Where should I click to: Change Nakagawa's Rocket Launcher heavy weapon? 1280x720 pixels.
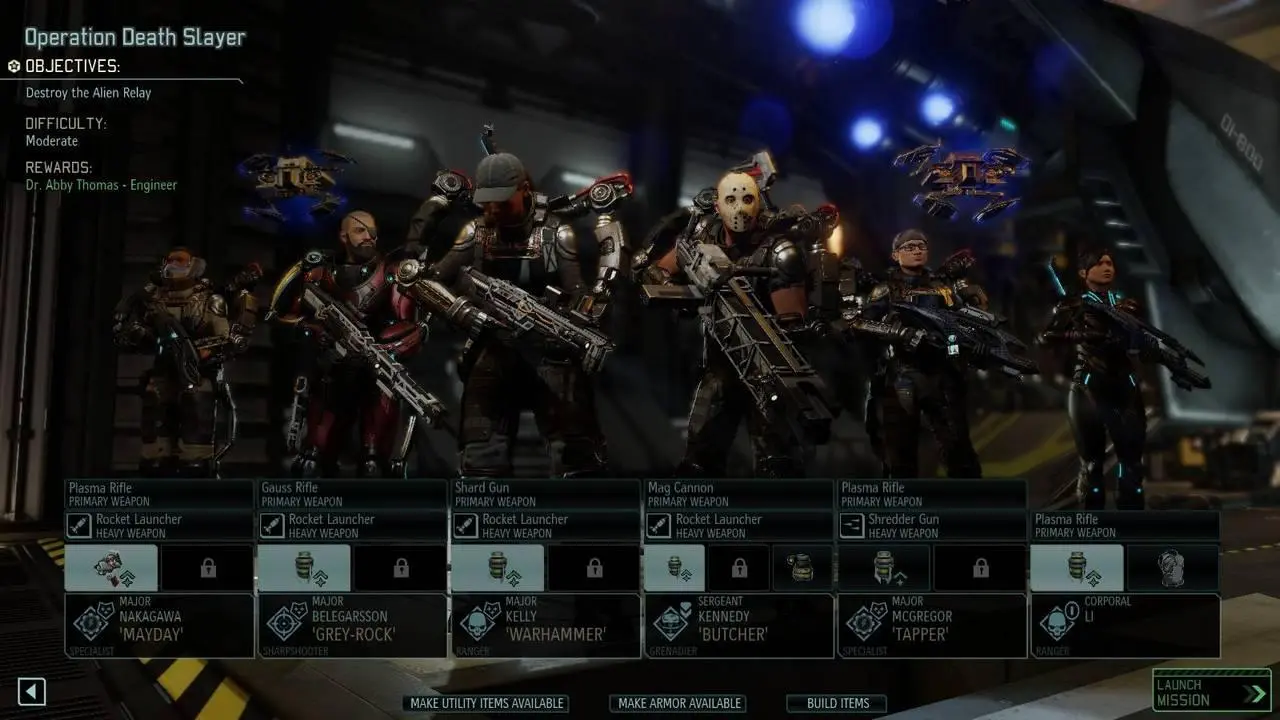pyautogui.click(x=159, y=526)
